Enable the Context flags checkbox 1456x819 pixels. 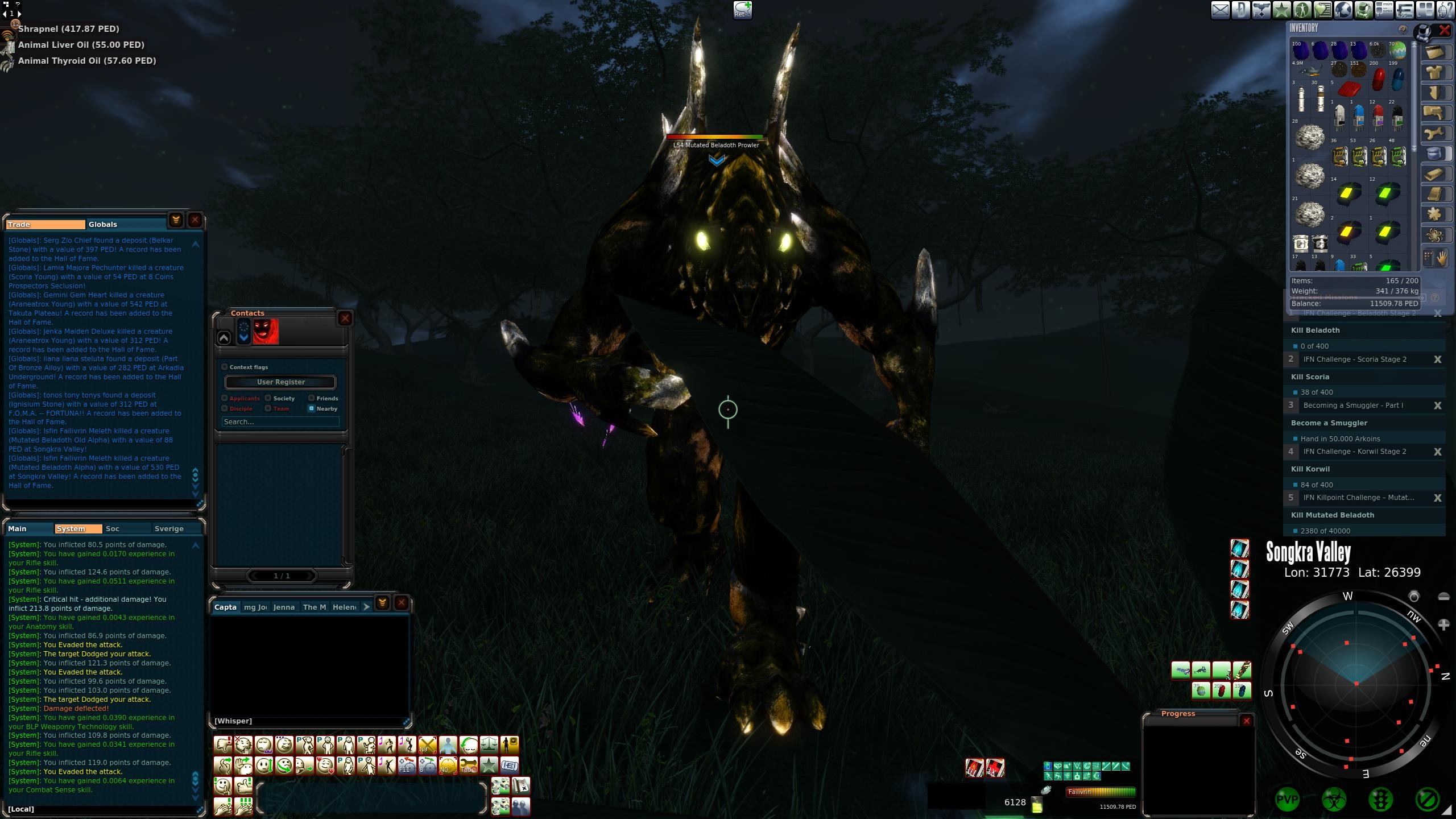tap(225, 367)
